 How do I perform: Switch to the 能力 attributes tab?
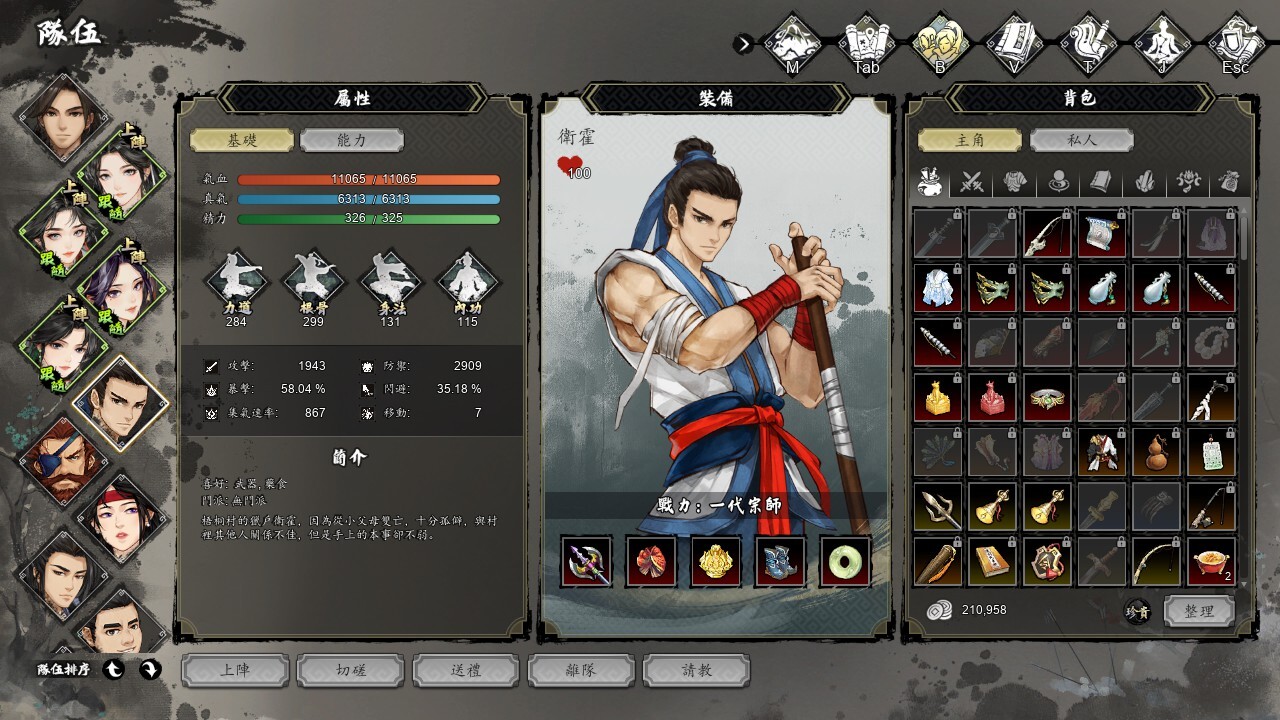pos(351,140)
